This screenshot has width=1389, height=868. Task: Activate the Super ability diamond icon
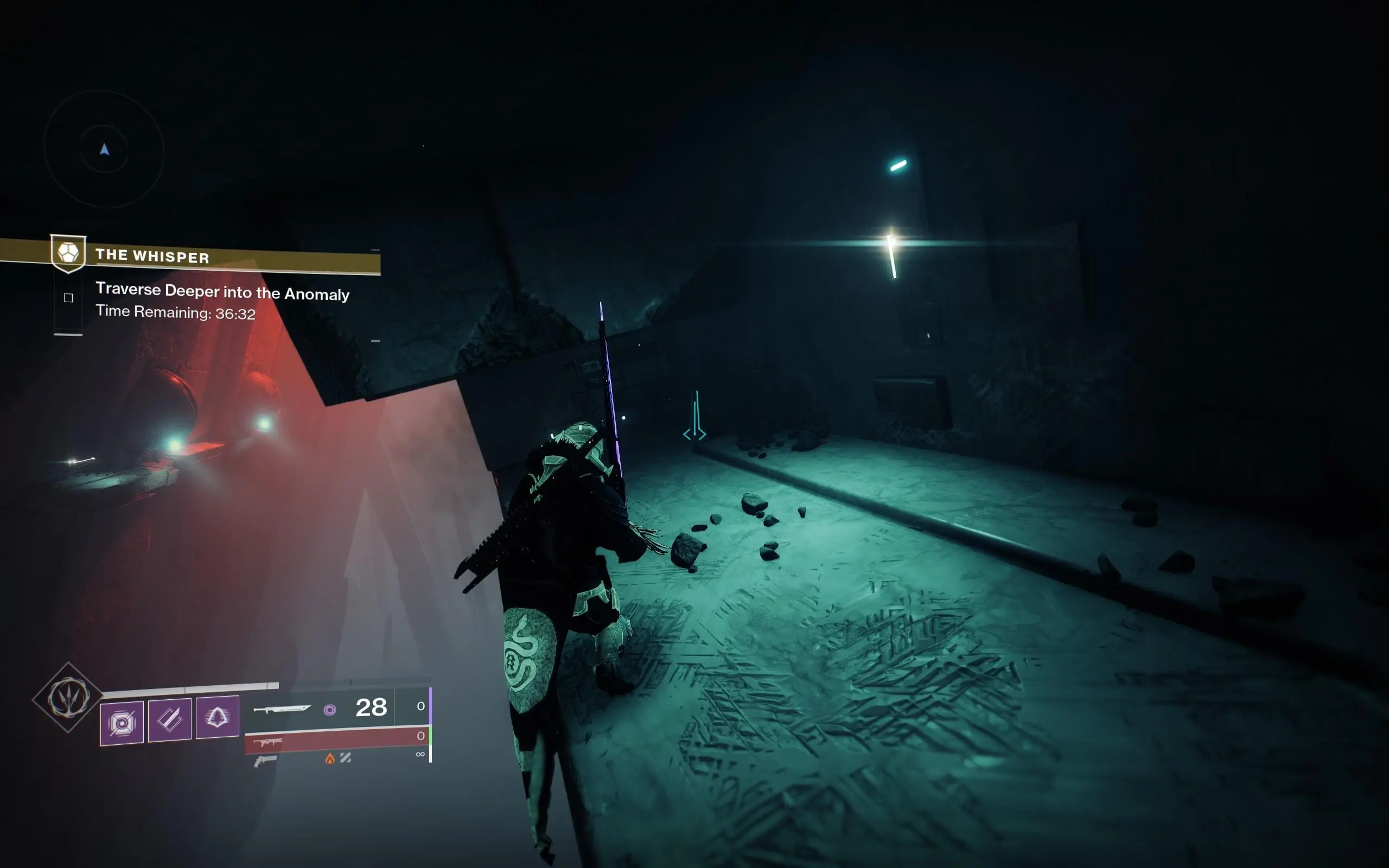[x=68, y=698]
